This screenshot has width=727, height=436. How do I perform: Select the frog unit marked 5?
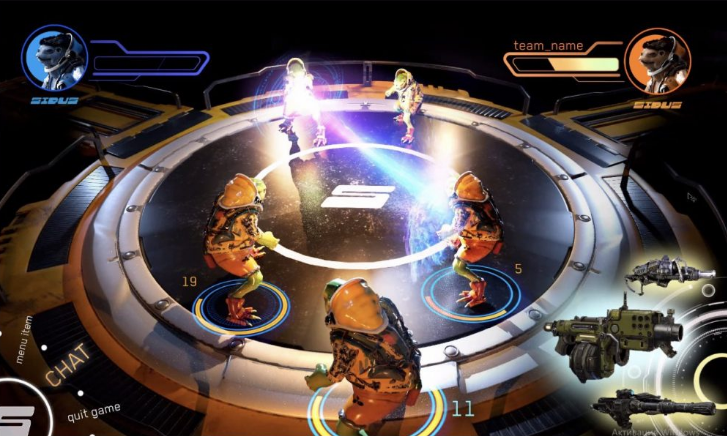point(469,235)
